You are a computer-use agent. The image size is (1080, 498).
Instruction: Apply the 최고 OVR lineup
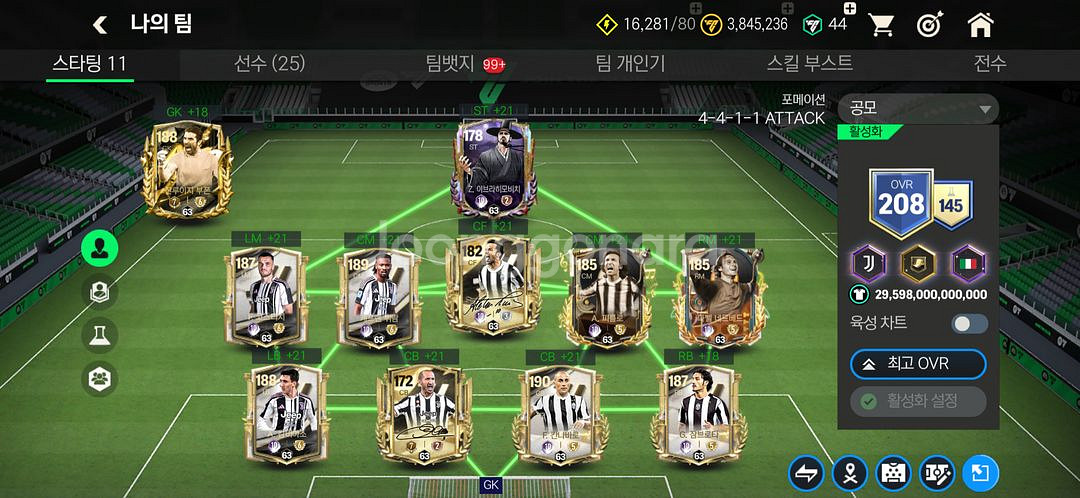(x=918, y=363)
